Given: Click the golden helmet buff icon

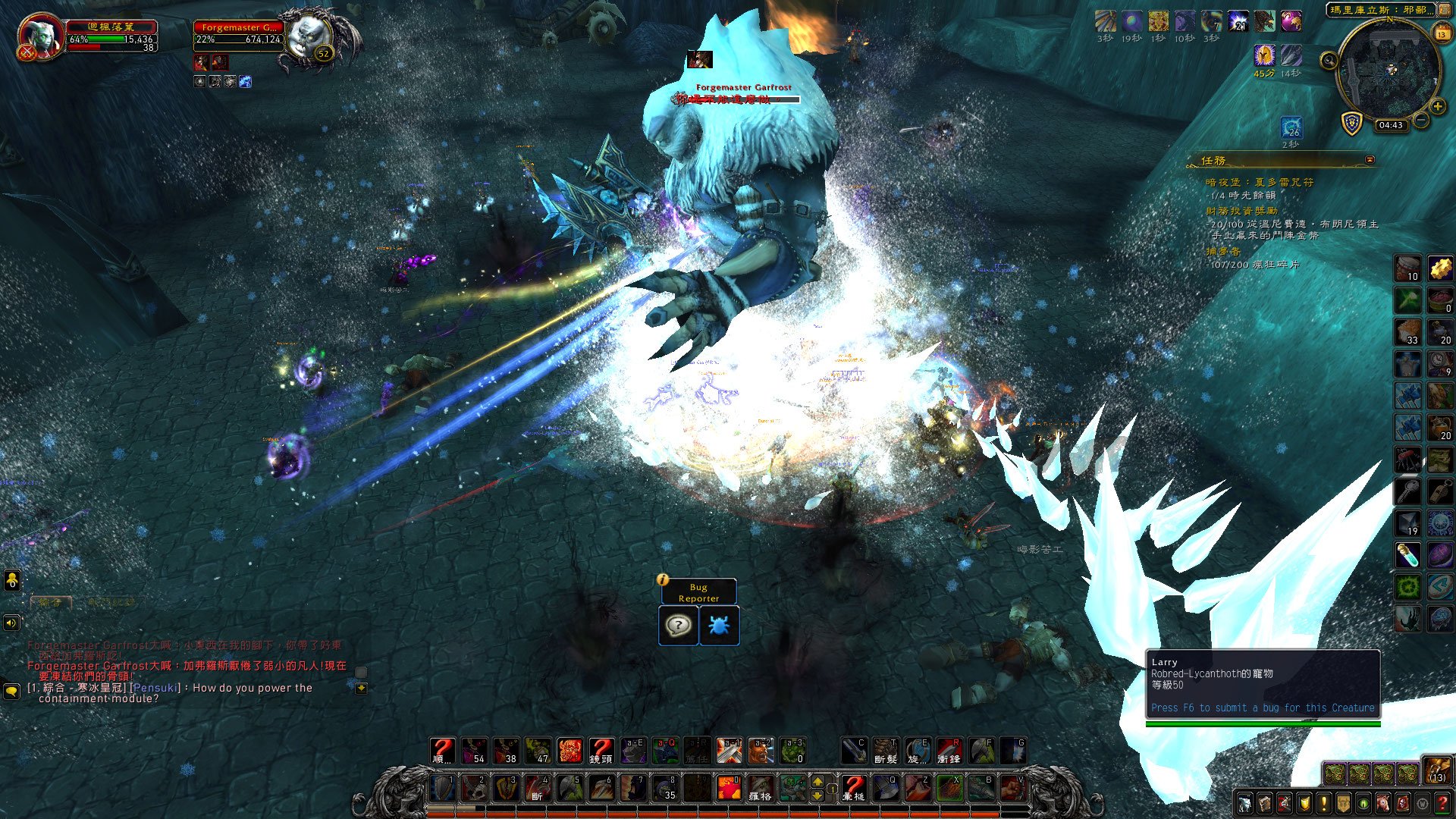Looking at the screenshot, I should tap(1263, 55).
